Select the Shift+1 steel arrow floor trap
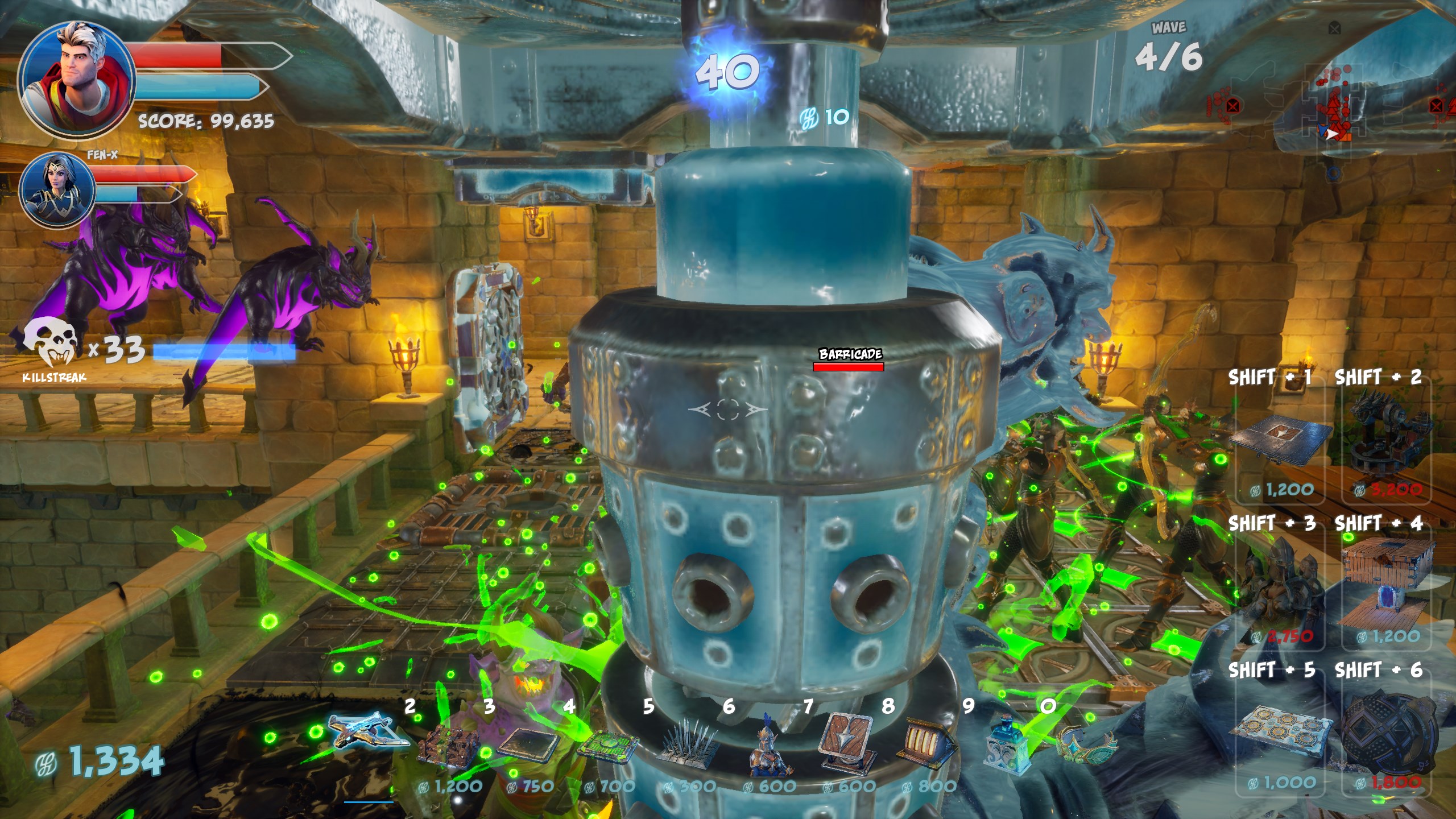This screenshot has height=819, width=1456. pyautogui.click(x=1283, y=441)
